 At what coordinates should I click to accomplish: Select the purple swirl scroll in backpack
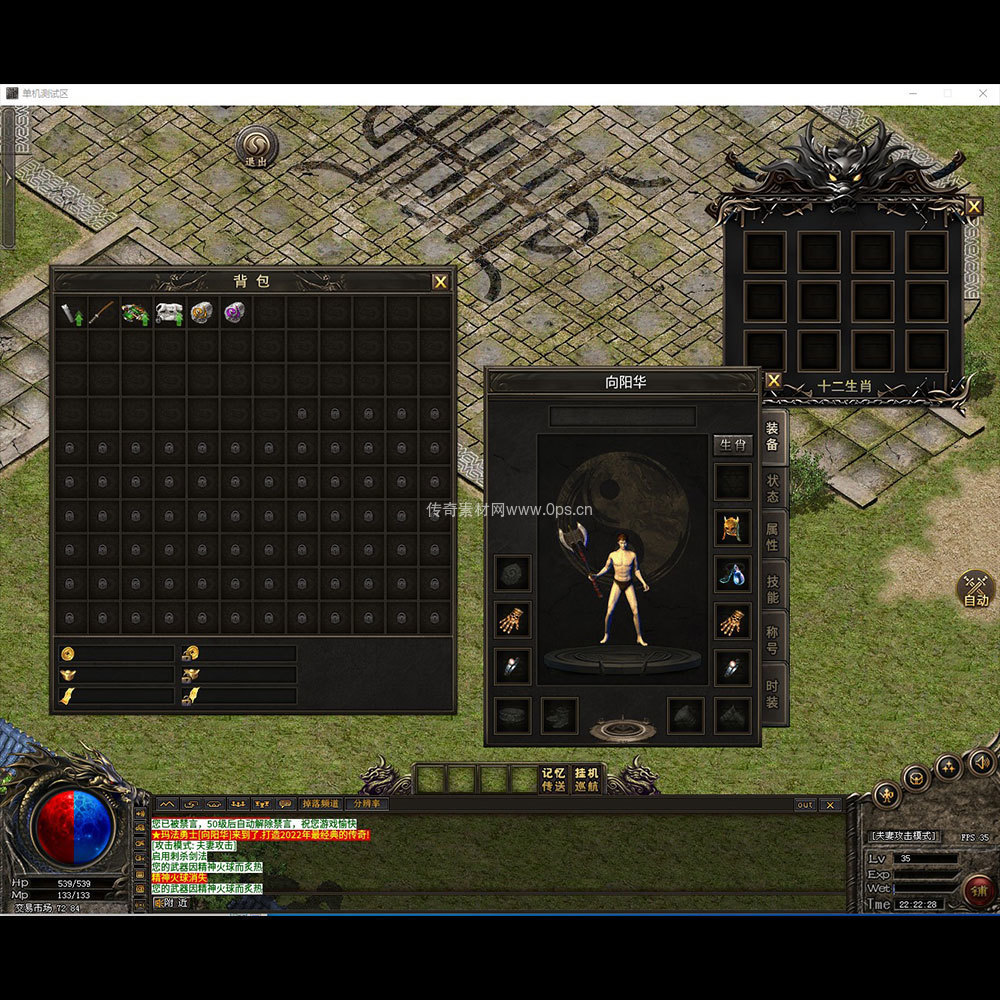[x=236, y=313]
